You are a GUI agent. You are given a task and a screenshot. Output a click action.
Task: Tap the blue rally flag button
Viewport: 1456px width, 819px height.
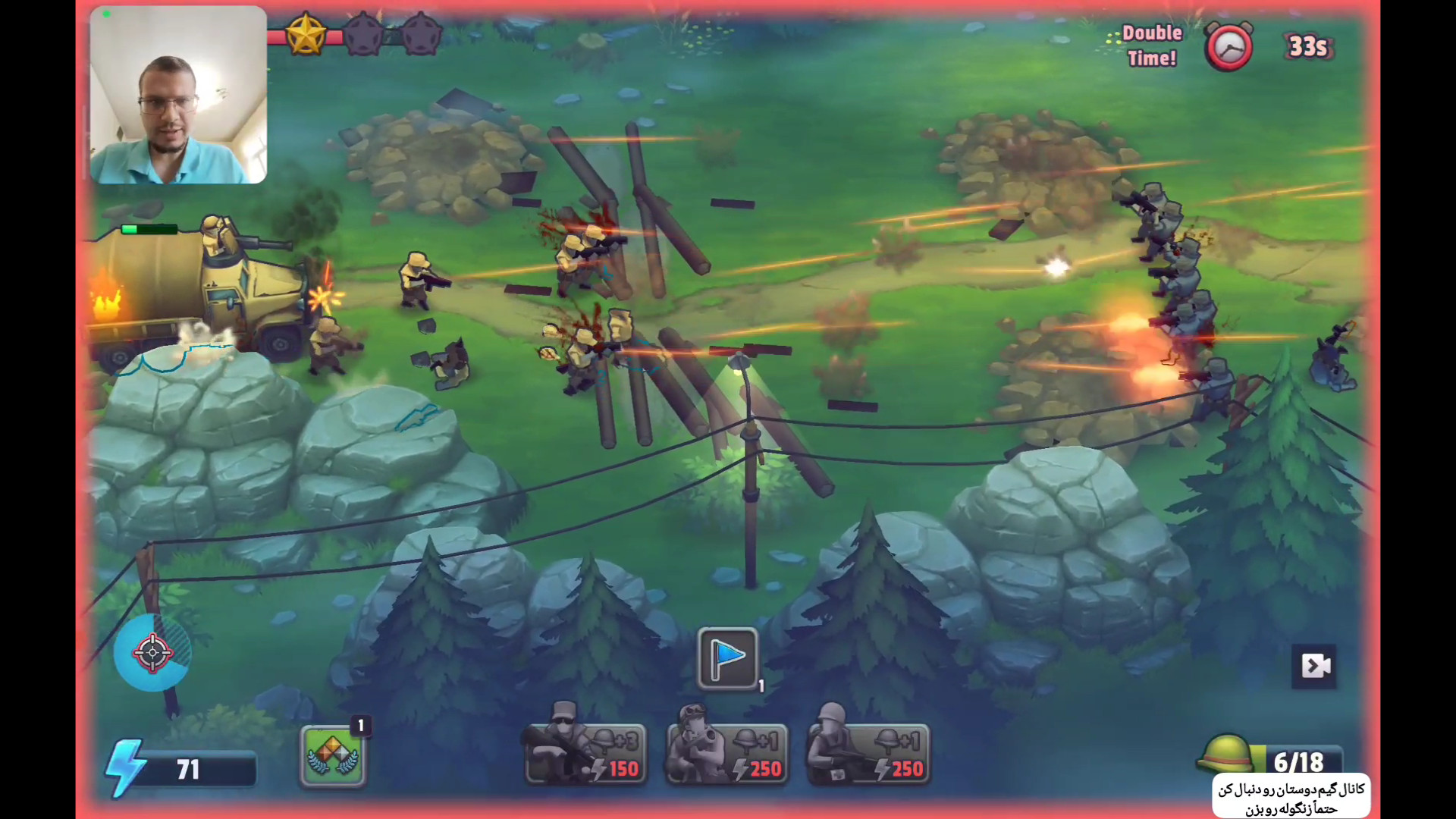point(727,658)
